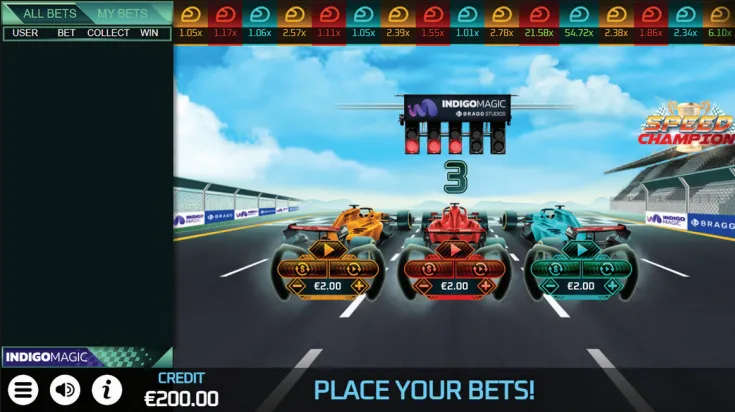Place bet on the teal car

point(581,250)
